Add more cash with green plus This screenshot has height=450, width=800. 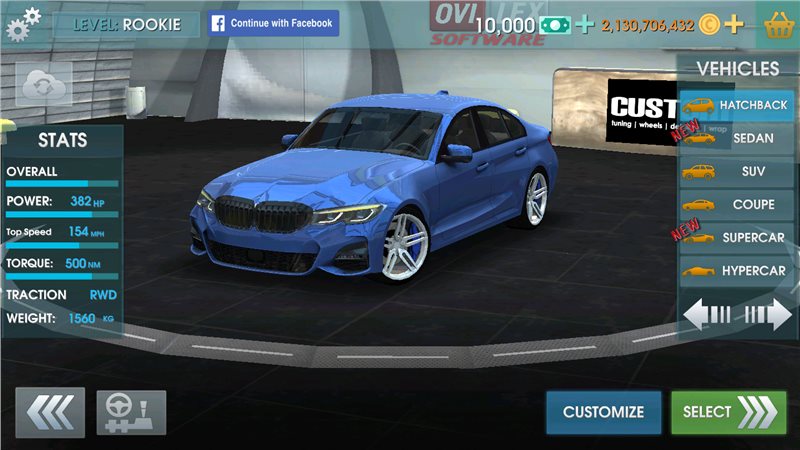click(x=585, y=24)
